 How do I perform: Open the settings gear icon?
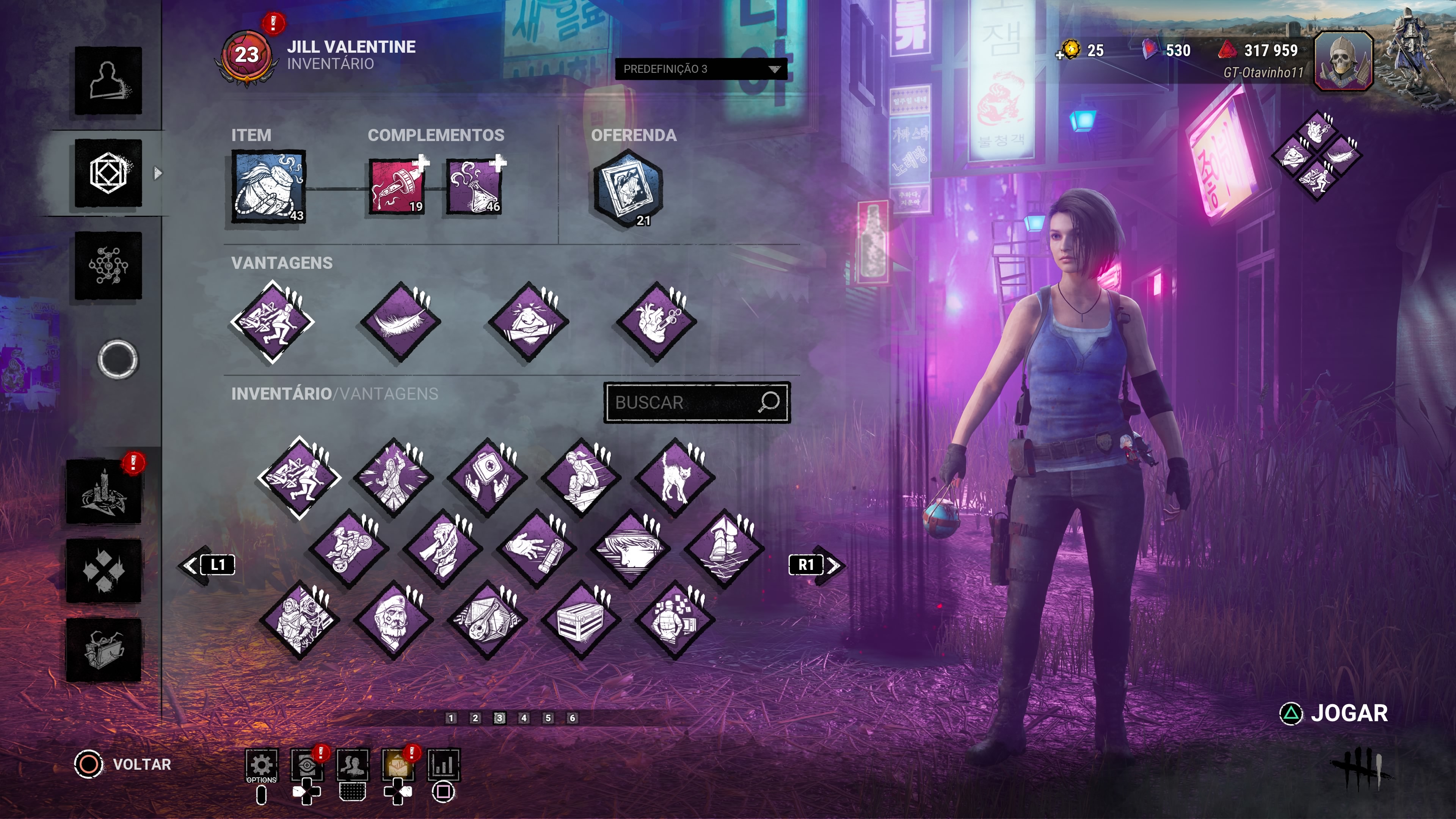pyautogui.click(x=261, y=765)
